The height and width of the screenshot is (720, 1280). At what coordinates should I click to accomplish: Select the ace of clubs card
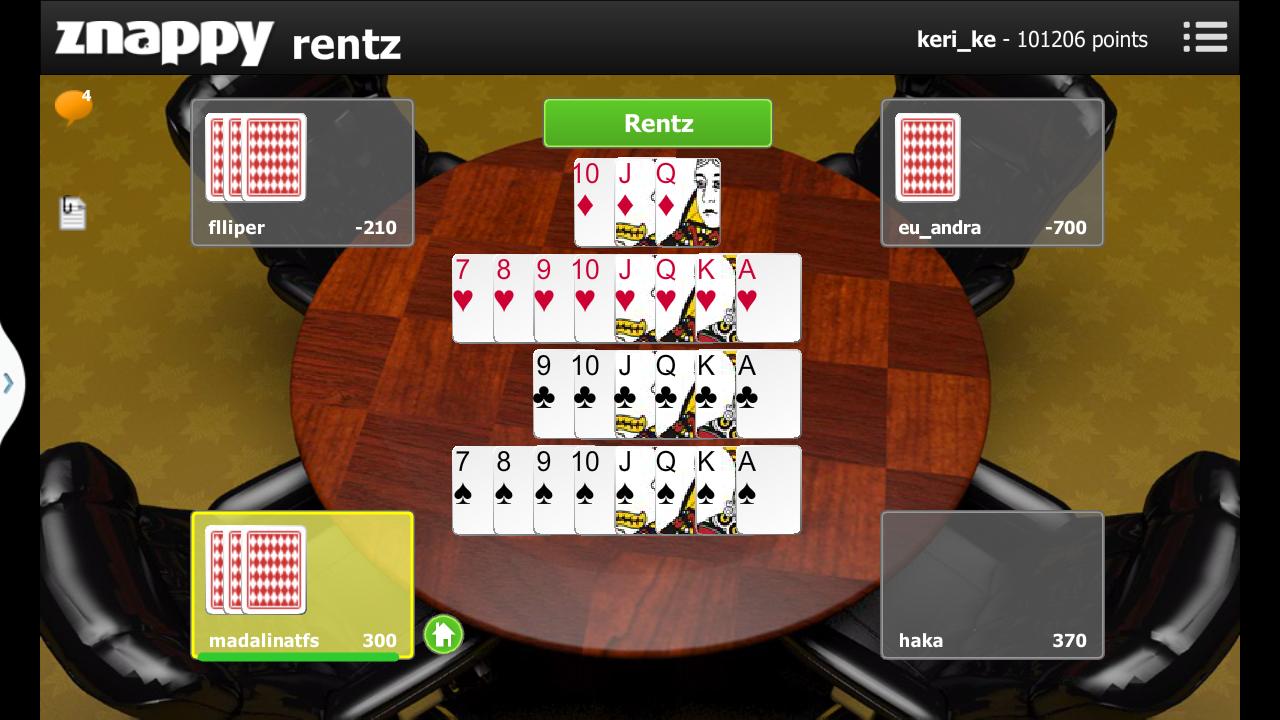tap(768, 394)
